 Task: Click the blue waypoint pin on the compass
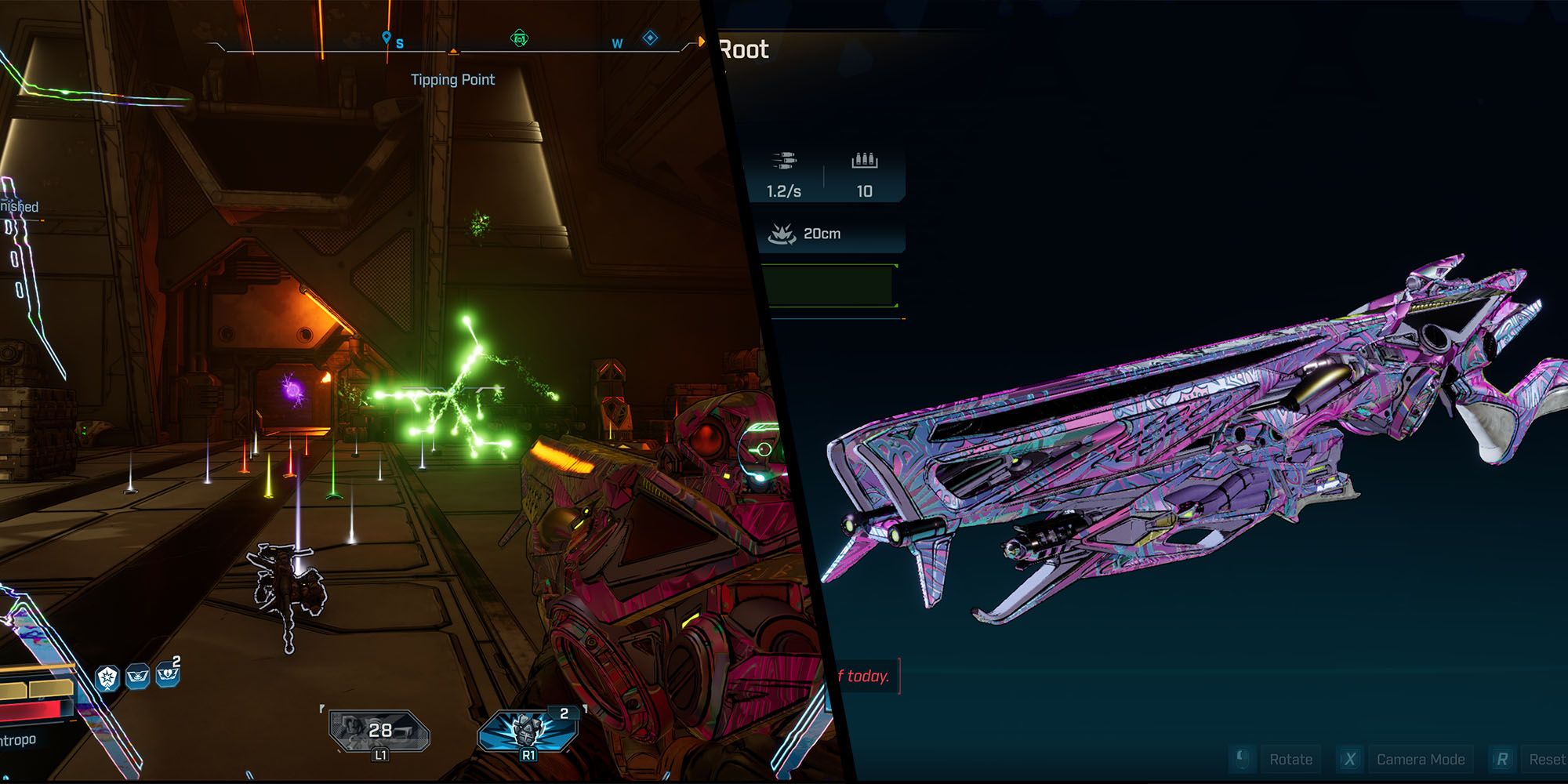click(386, 38)
